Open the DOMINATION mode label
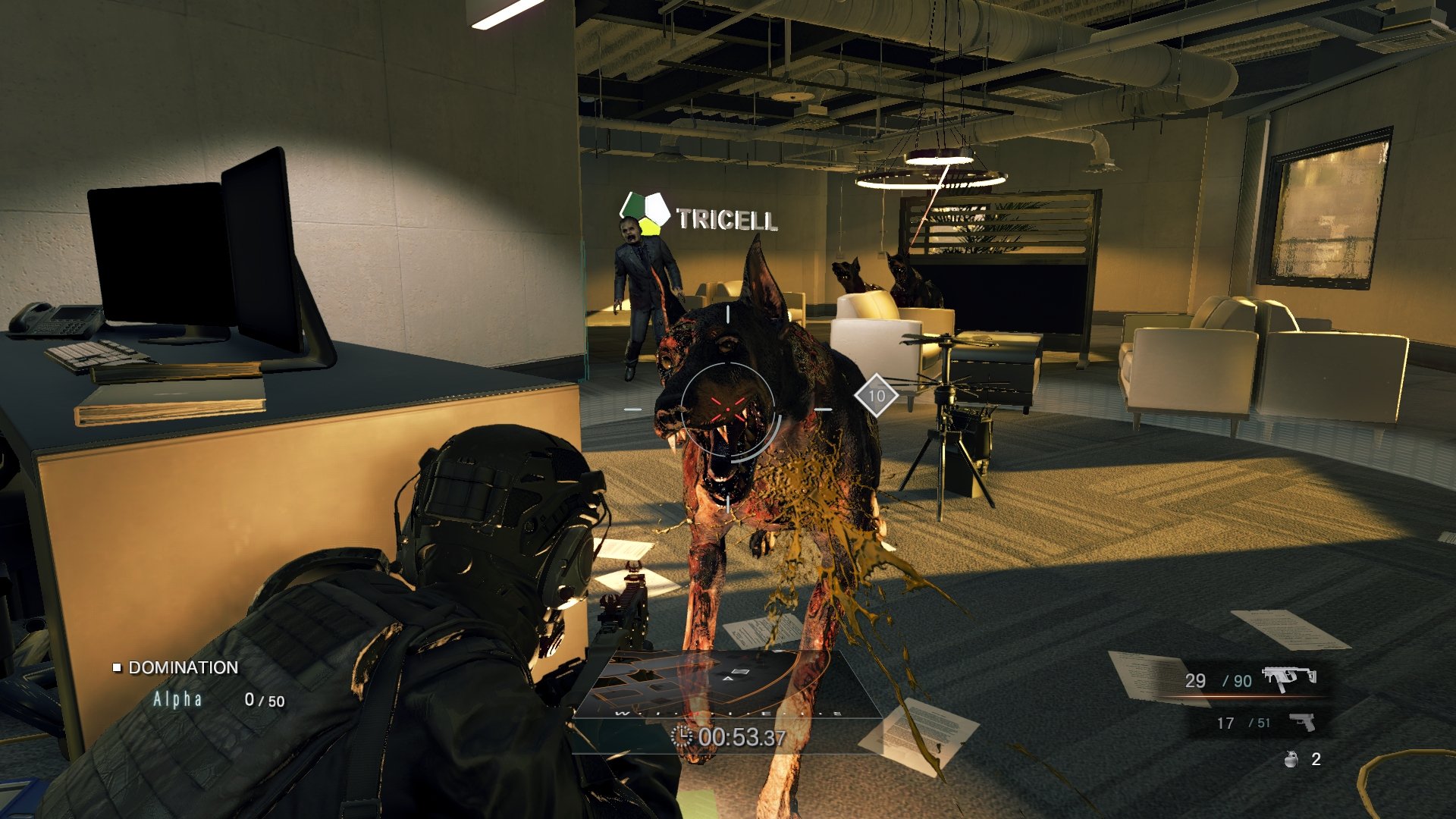Image resolution: width=1456 pixels, height=819 pixels. [x=184, y=669]
